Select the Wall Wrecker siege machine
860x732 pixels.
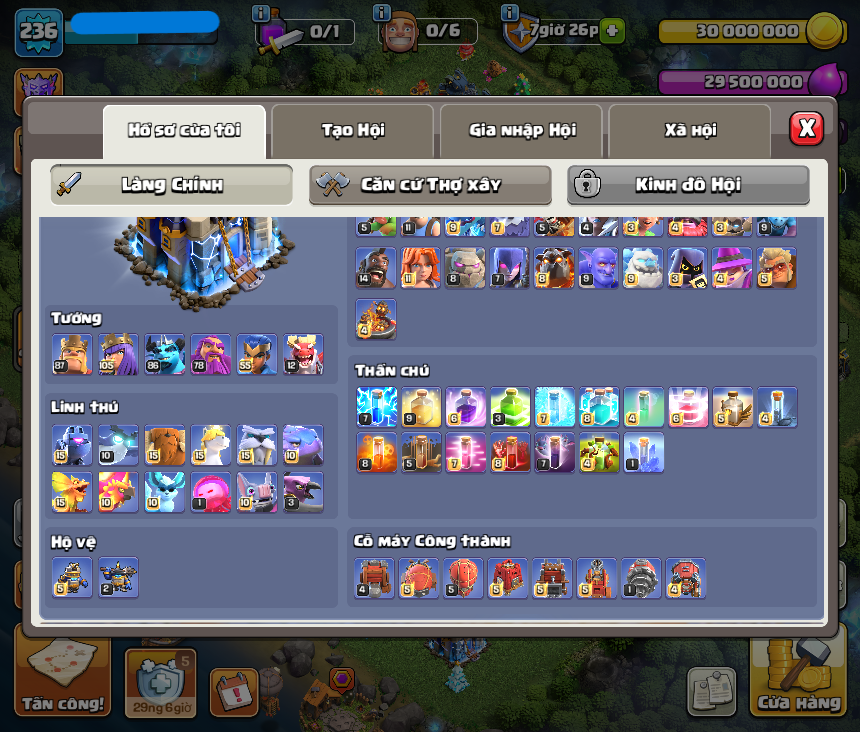point(375,578)
